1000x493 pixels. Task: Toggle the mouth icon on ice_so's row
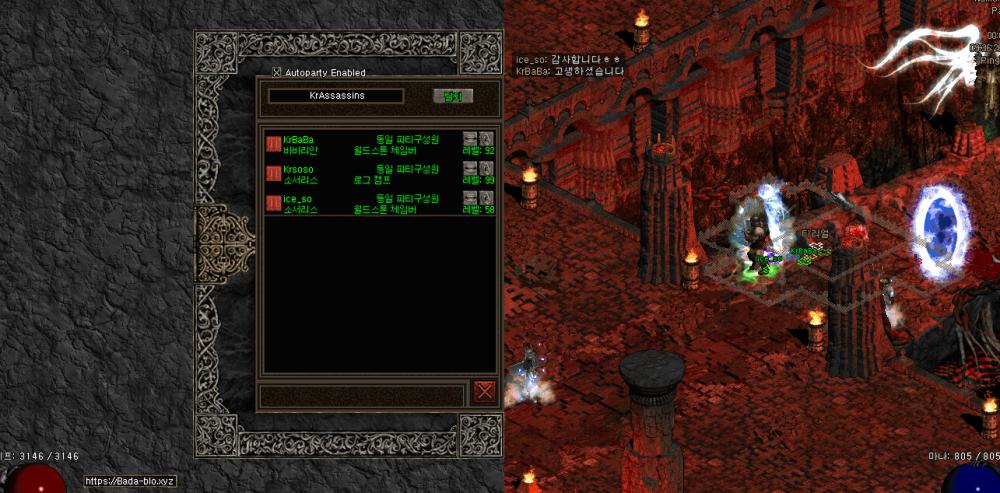click(470, 198)
